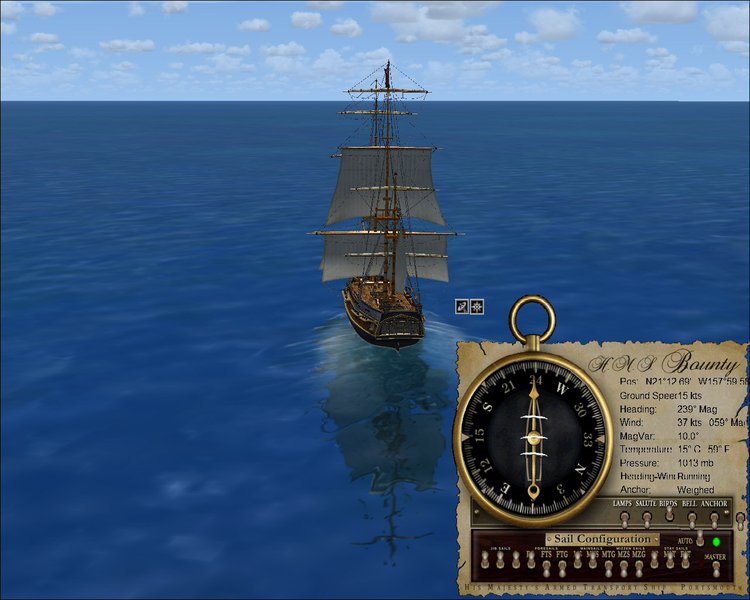Click the small ship's wheel icon
Viewport: 750px width, 600px height.
[477, 306]
